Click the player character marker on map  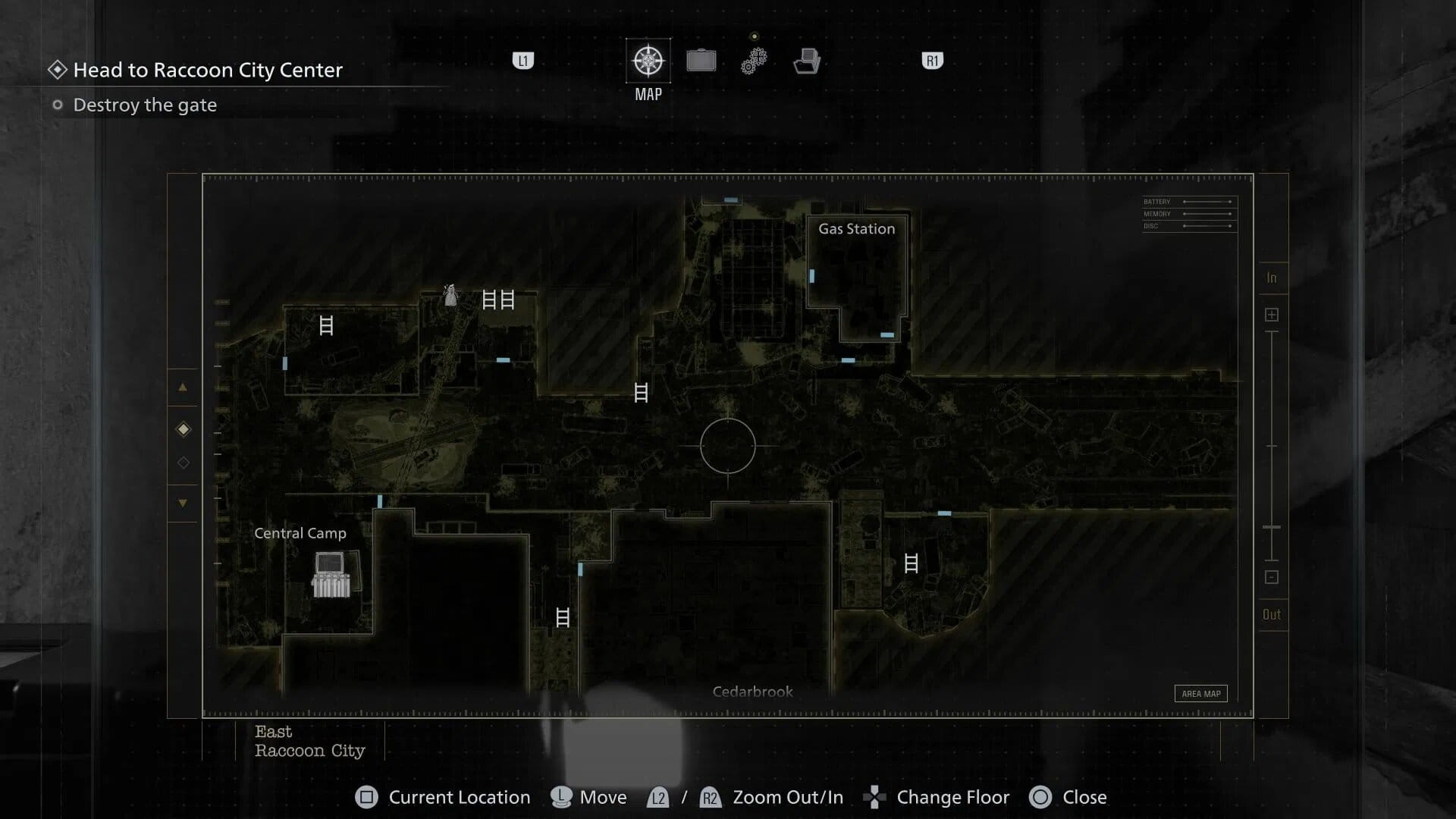pyautogui.click(x=450, y=296)
